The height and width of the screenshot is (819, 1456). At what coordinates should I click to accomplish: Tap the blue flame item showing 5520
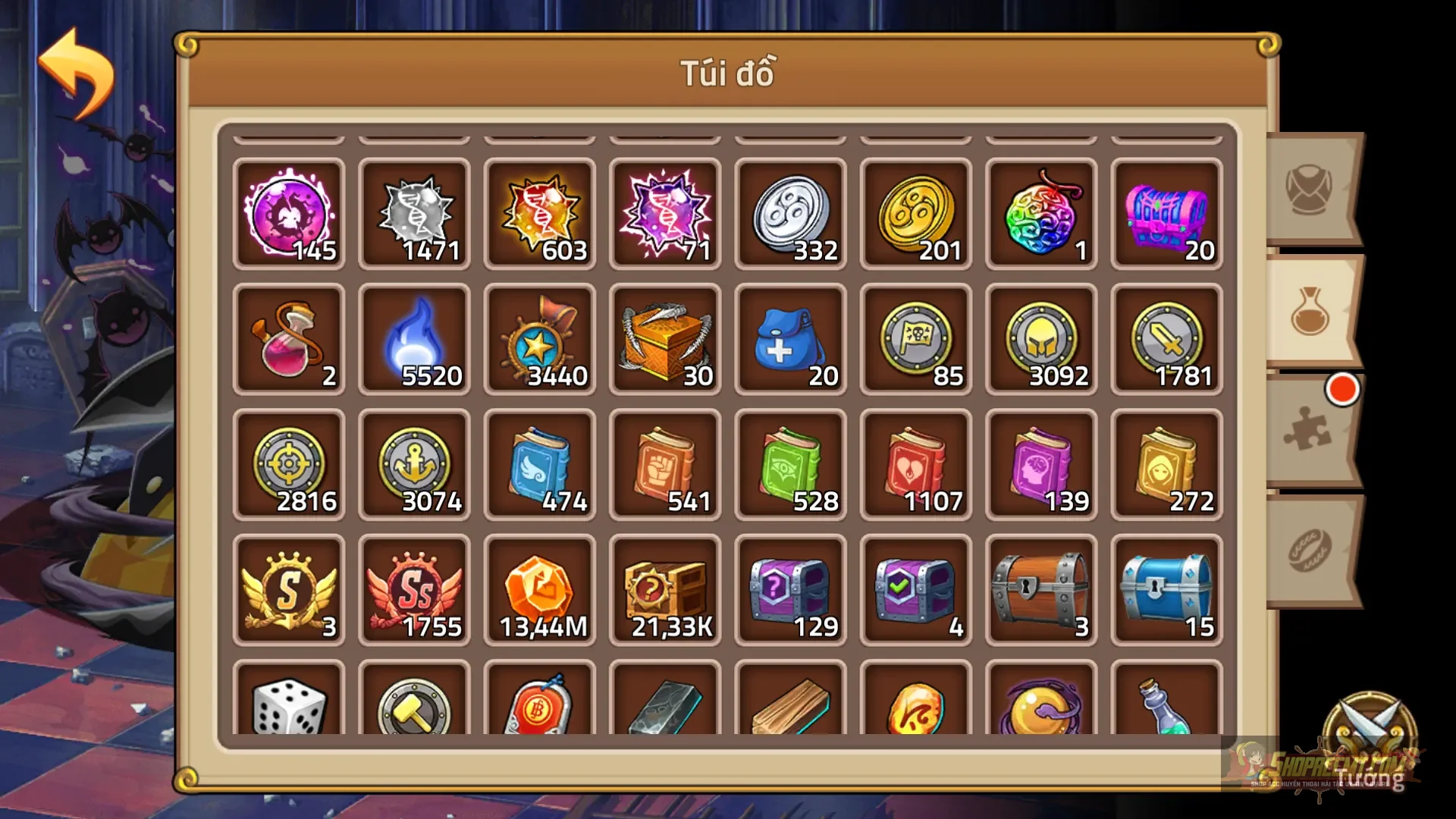[x=414, y=340]
